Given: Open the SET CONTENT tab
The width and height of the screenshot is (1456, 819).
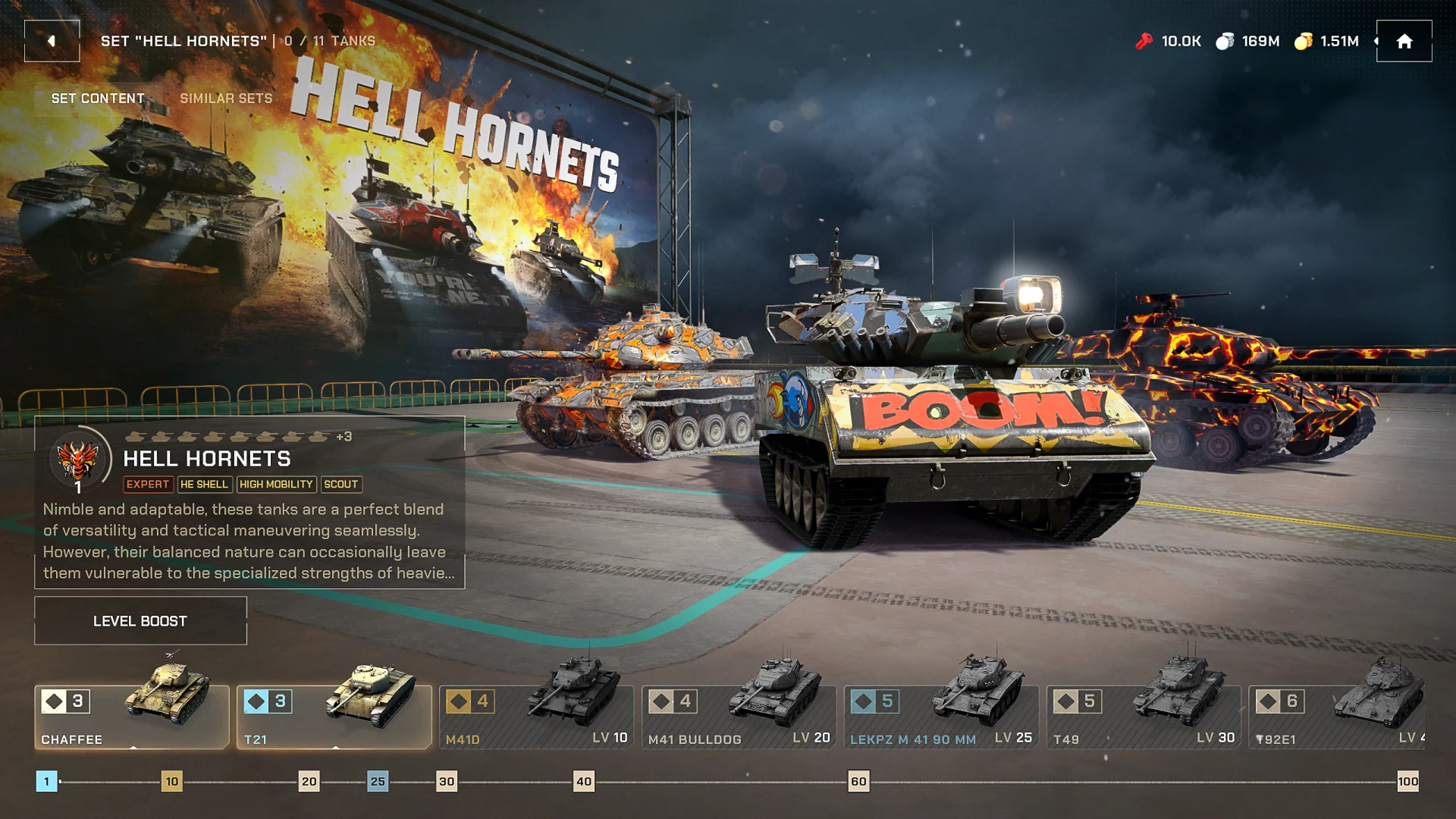Looking at the screenshot, I should coord(97,98).
